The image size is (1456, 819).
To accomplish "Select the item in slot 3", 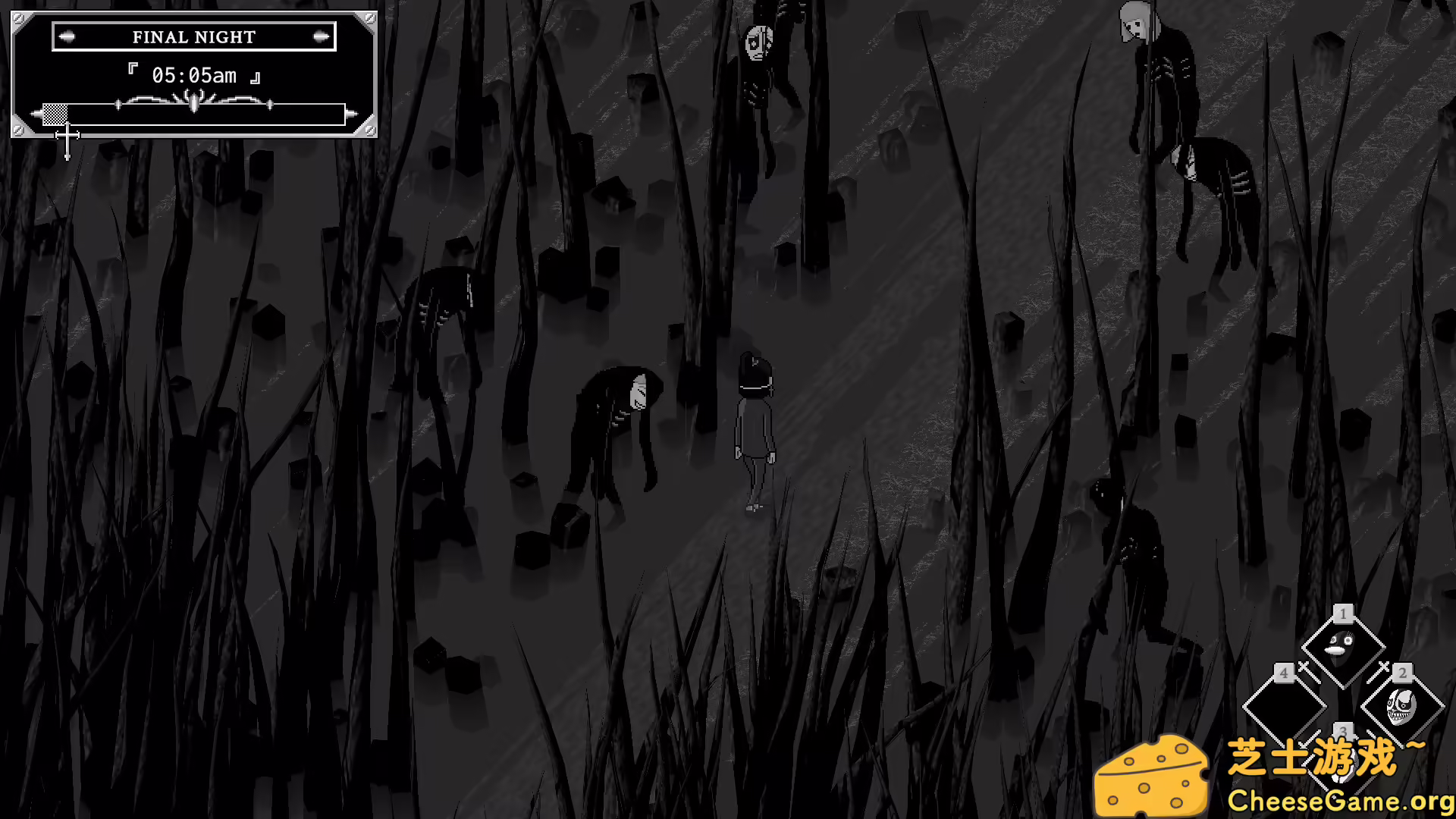I will pos(1344,760).
